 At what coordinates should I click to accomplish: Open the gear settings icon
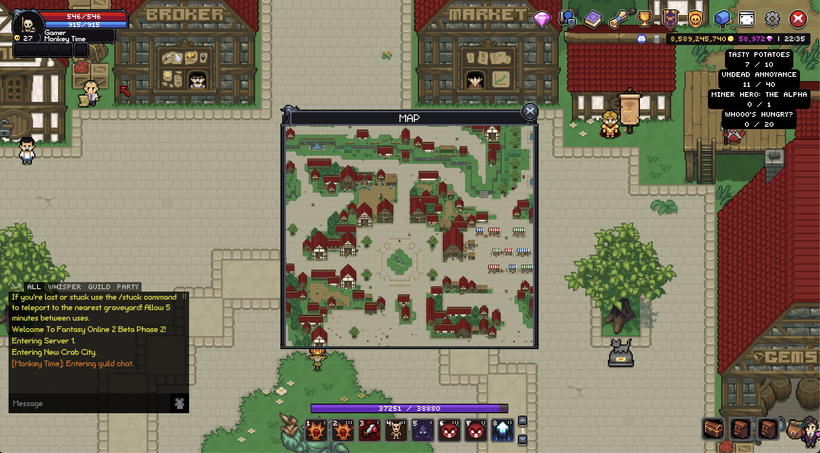point(772,18)
